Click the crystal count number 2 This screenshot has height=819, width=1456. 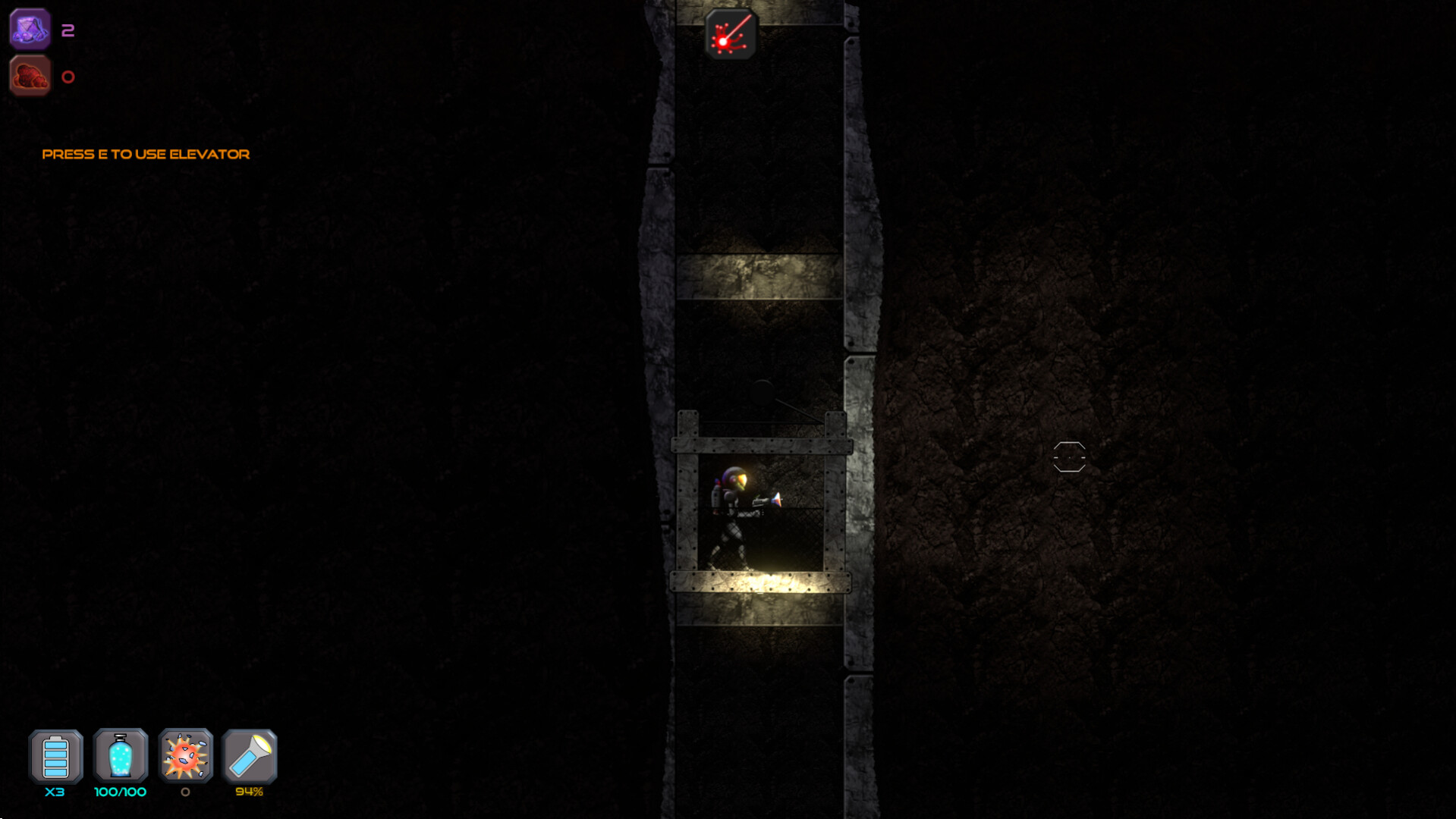click(x=68, y=31)
